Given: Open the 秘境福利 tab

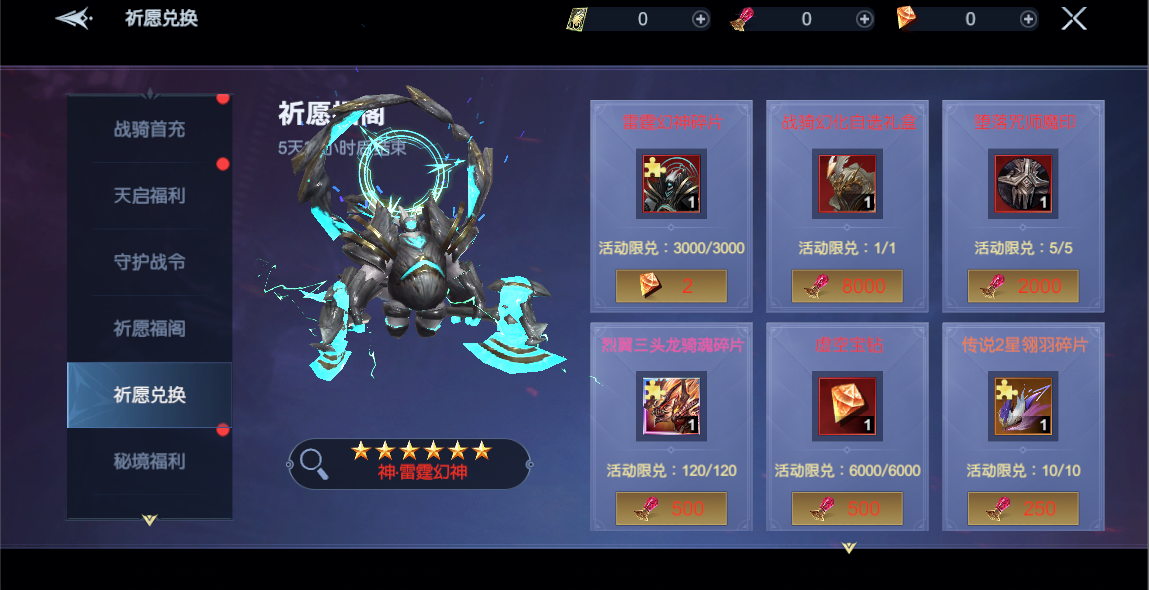Looking at the screenshot, I should pos(149,461).
